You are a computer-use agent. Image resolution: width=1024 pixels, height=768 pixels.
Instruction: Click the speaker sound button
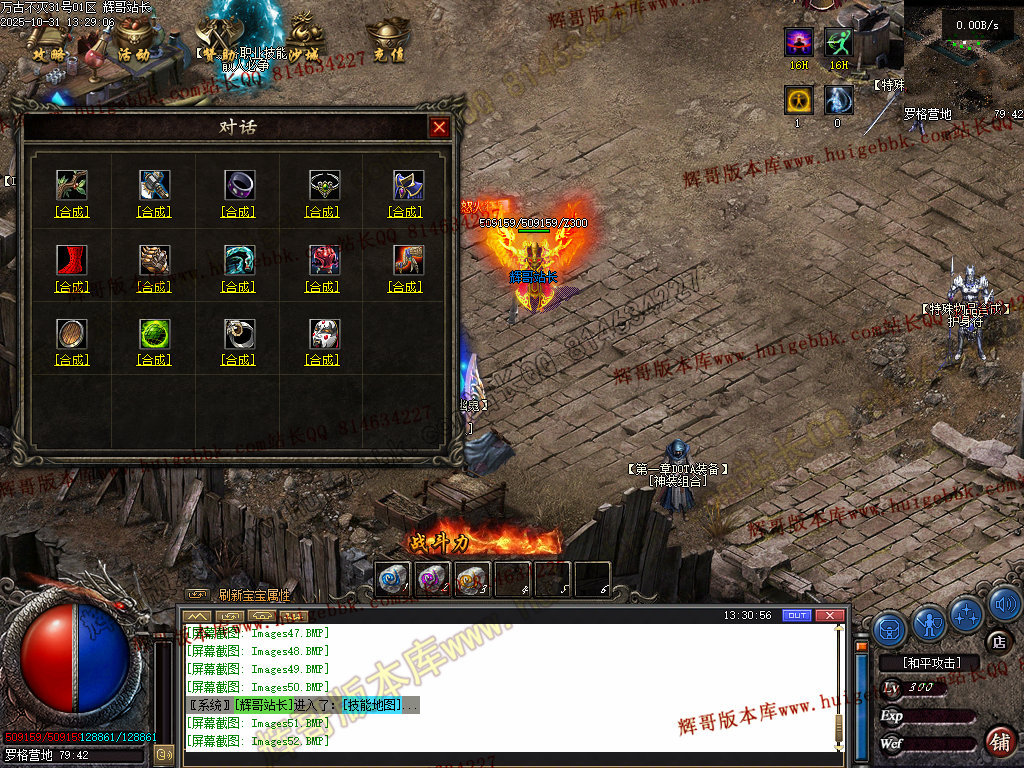(1005, 604)
